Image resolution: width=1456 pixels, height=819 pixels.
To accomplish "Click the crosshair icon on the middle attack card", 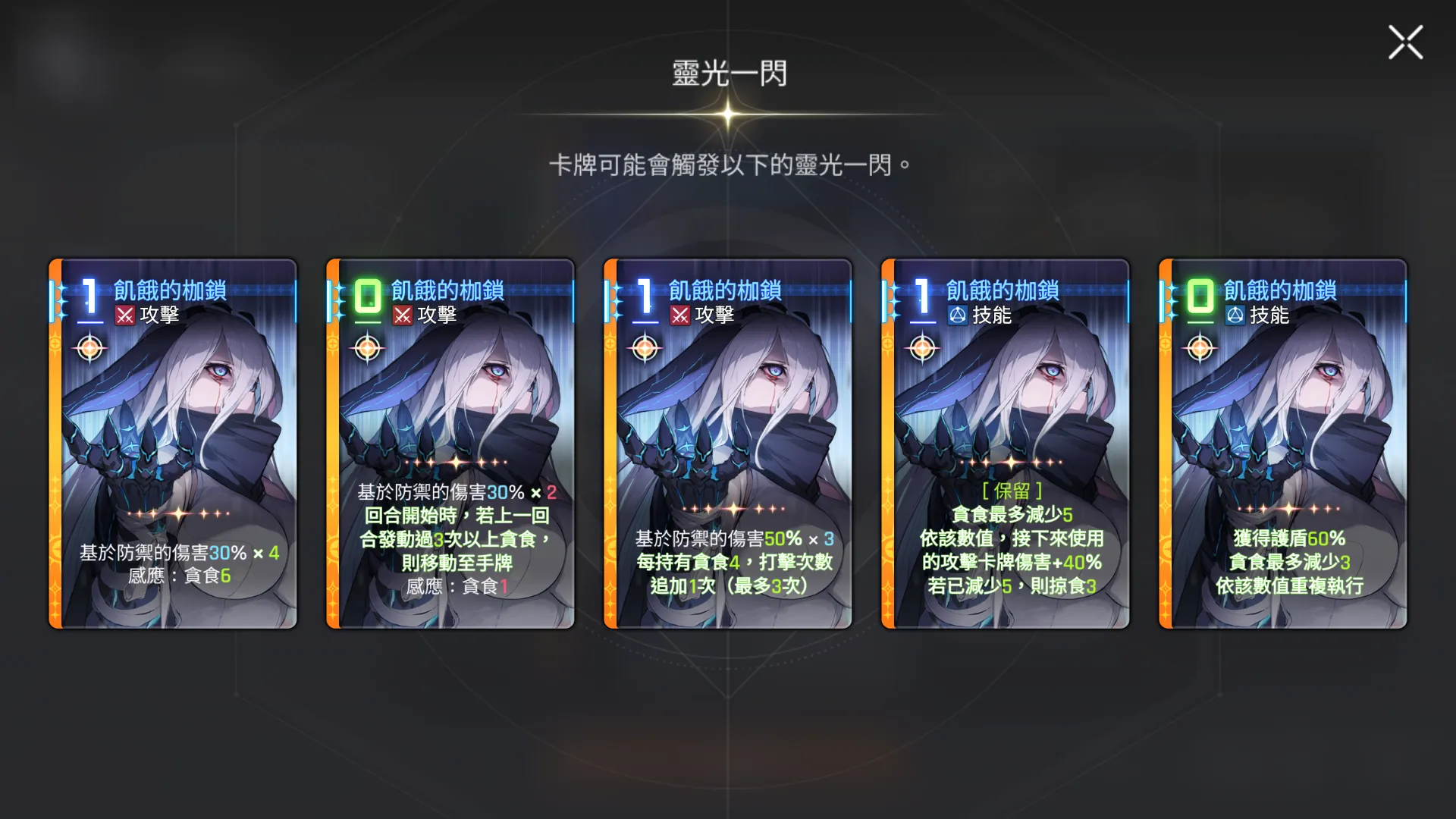I will [x=644, y=347].
